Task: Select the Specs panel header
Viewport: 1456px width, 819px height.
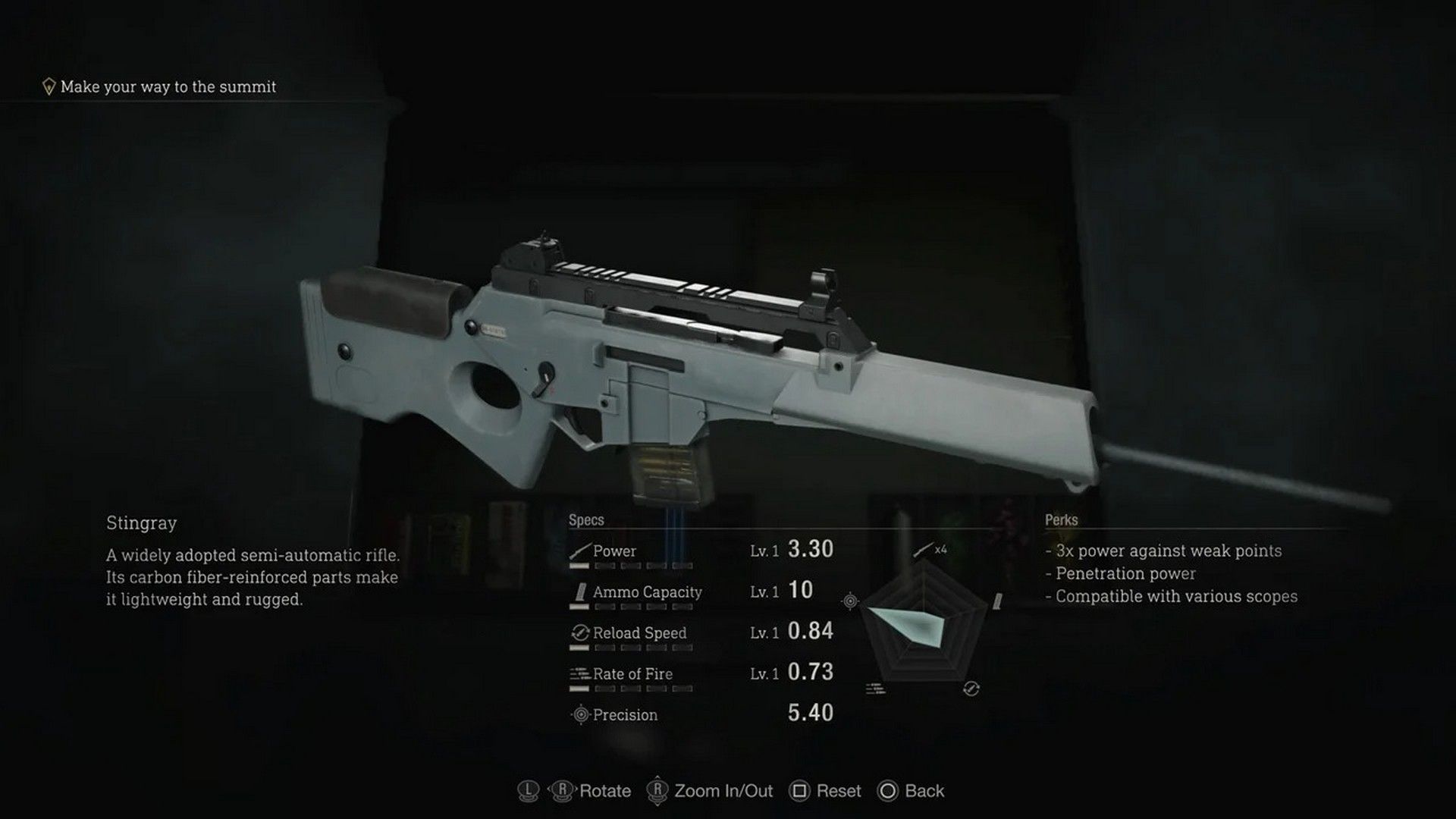Action: 585,519
